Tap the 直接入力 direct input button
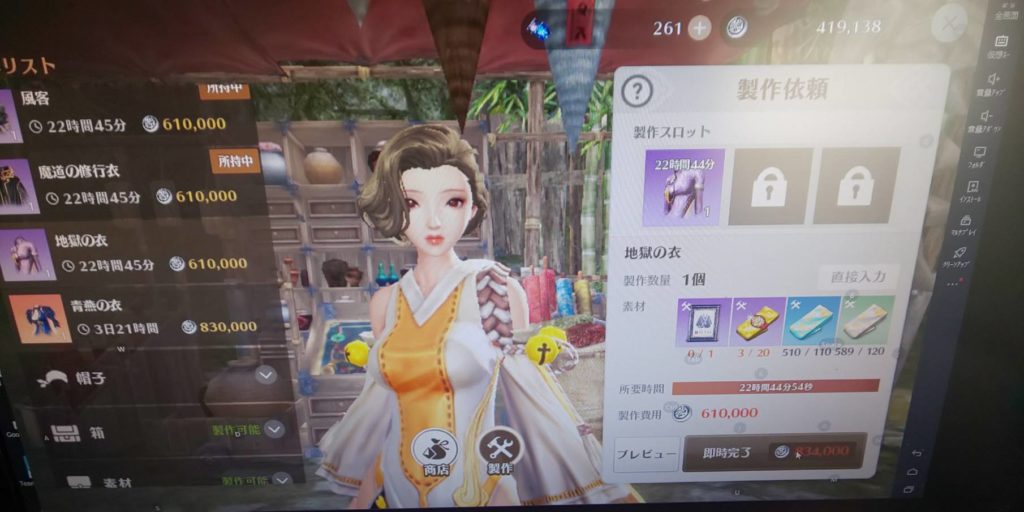Screen dimensions: 1024x512 pyautogui.click(x=857, y=278)
